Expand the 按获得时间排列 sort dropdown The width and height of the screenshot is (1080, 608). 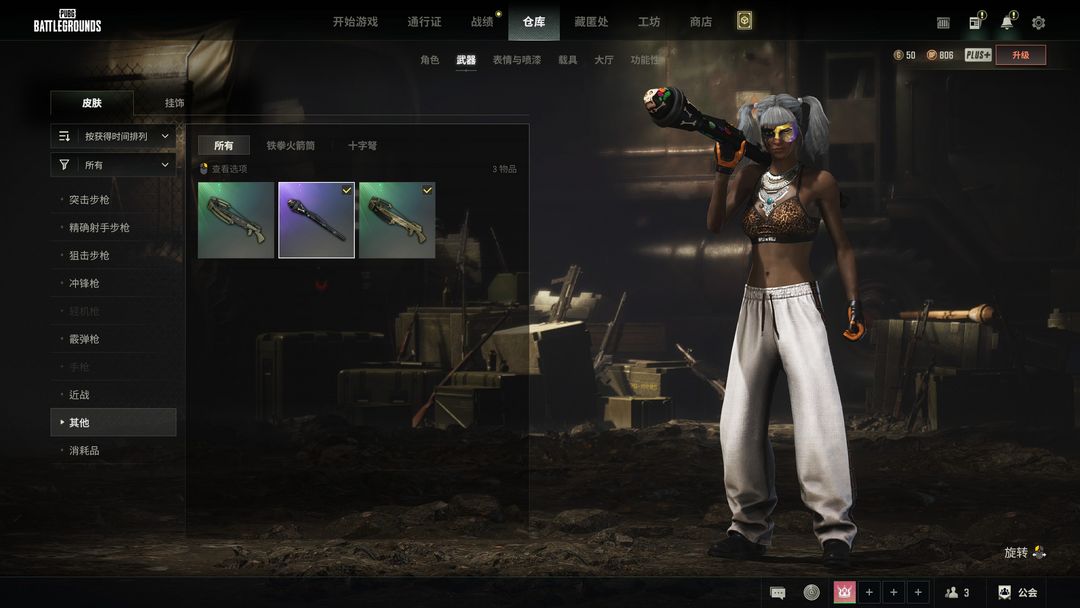tap(113, 136)
